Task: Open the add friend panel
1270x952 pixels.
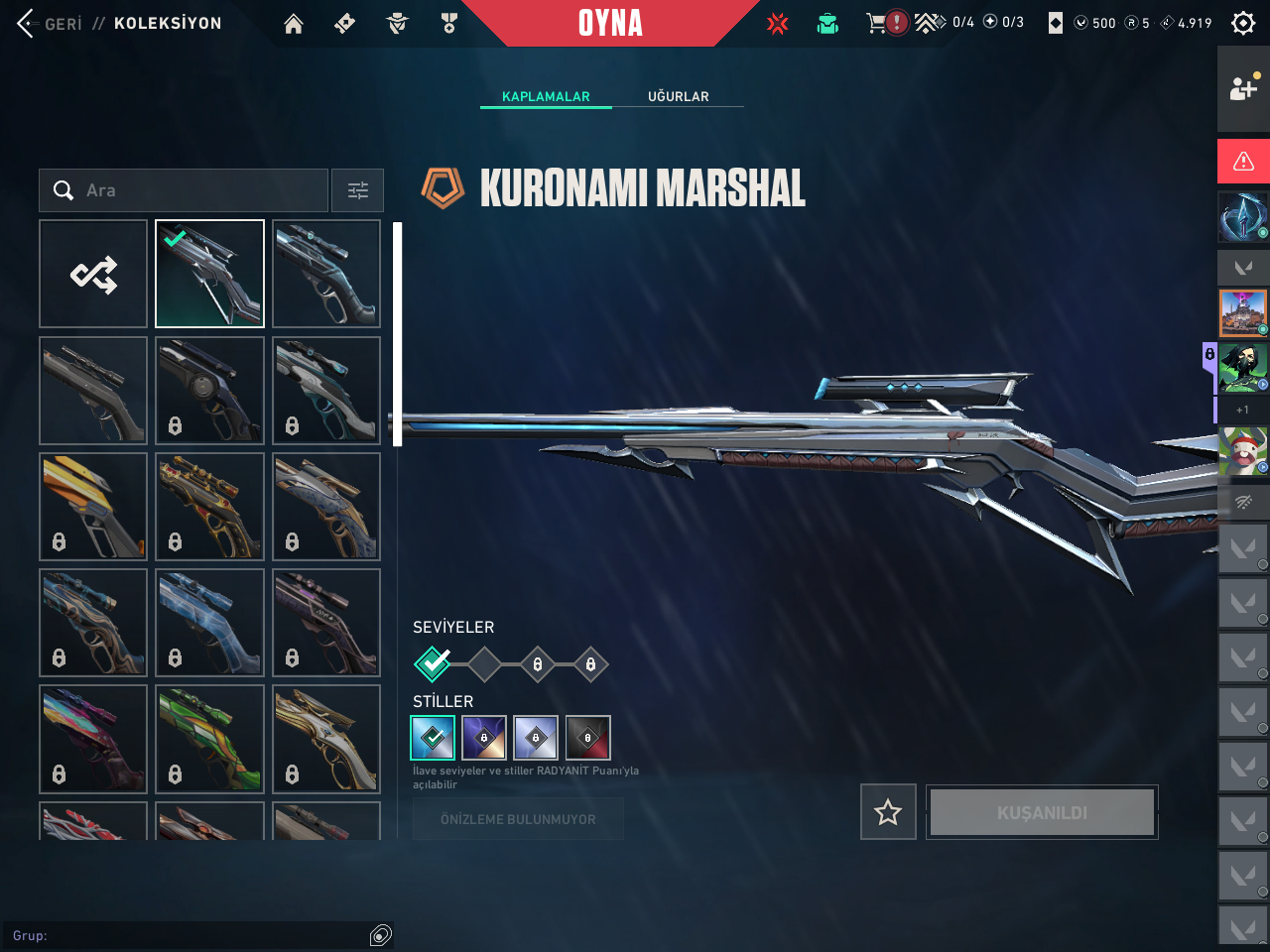Action: pos(1243,88)
